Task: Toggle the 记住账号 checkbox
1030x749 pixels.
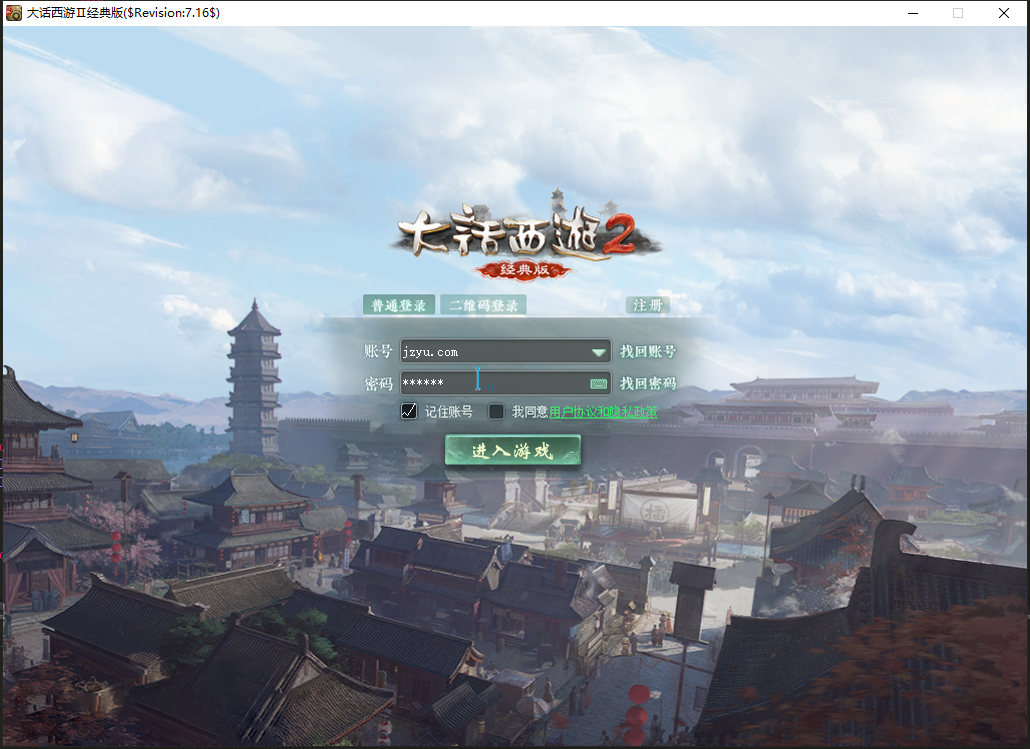Action: tap(409, 411)
